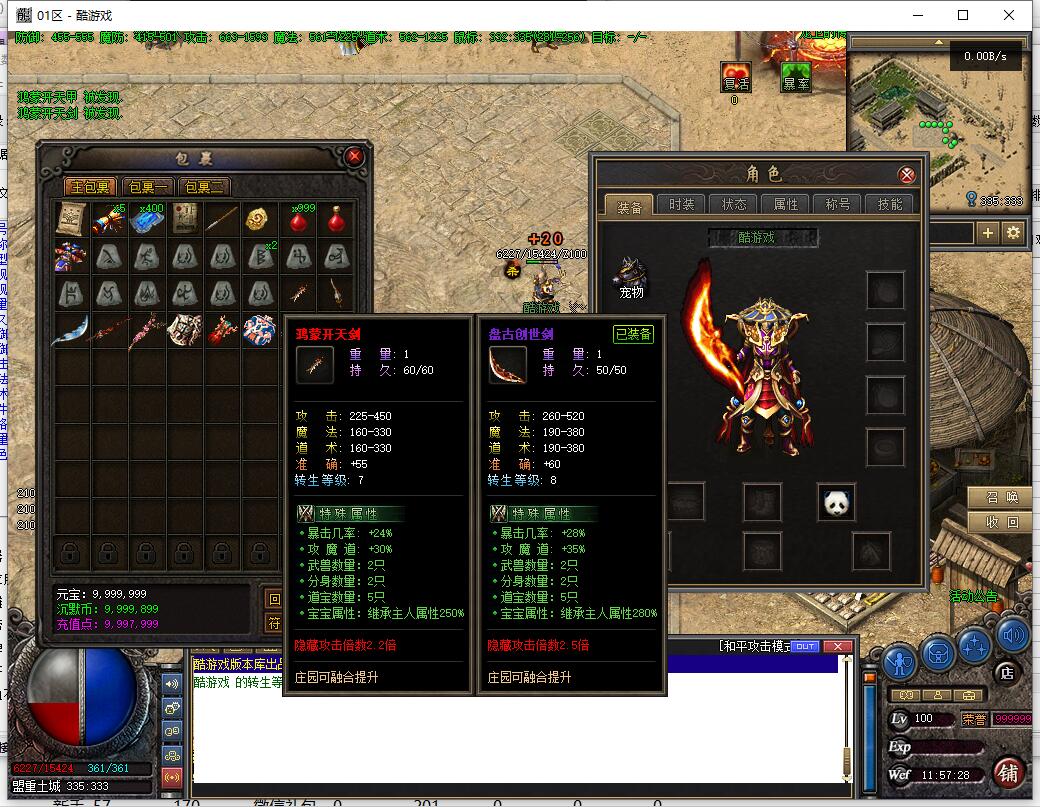
Task: Select the 主包裹 main bag tab
Action: click(x=90, y=187)
